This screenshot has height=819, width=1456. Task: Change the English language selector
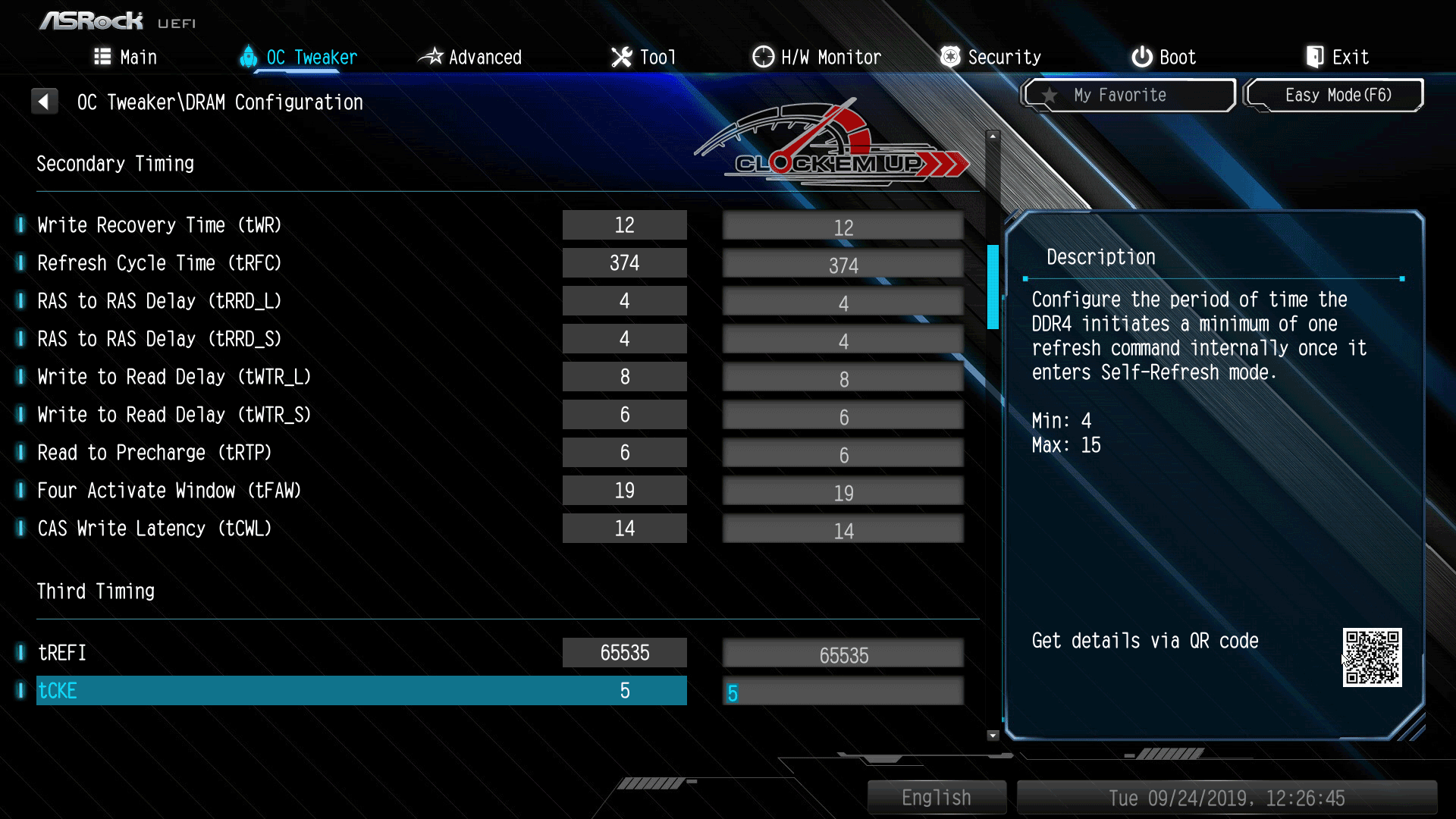click(937, 798)
